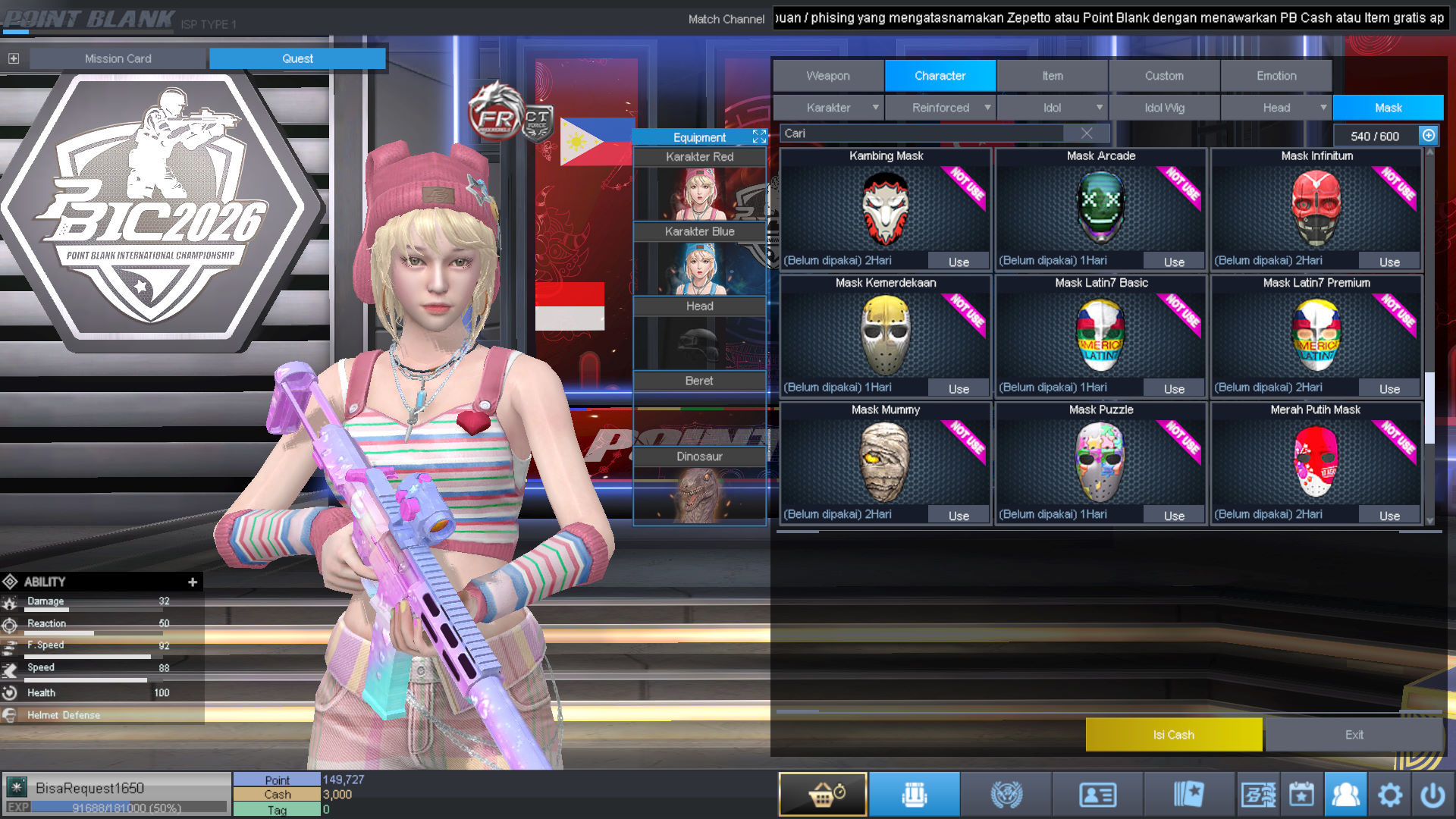The image size is (1456, 819).
Task: Click the power/exit icon in the taskbar
Action: pyautogui.click(x=1436, y=793)
